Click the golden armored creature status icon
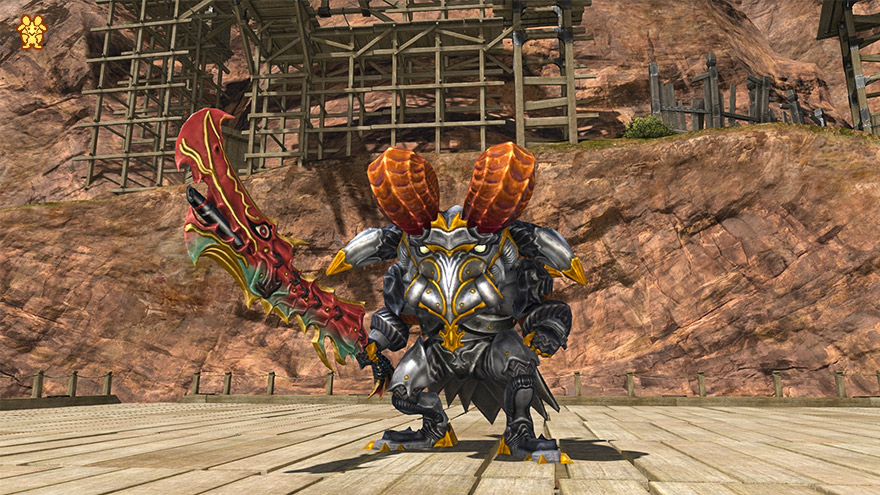Screen dimensions: 880x495 (32, 32)
